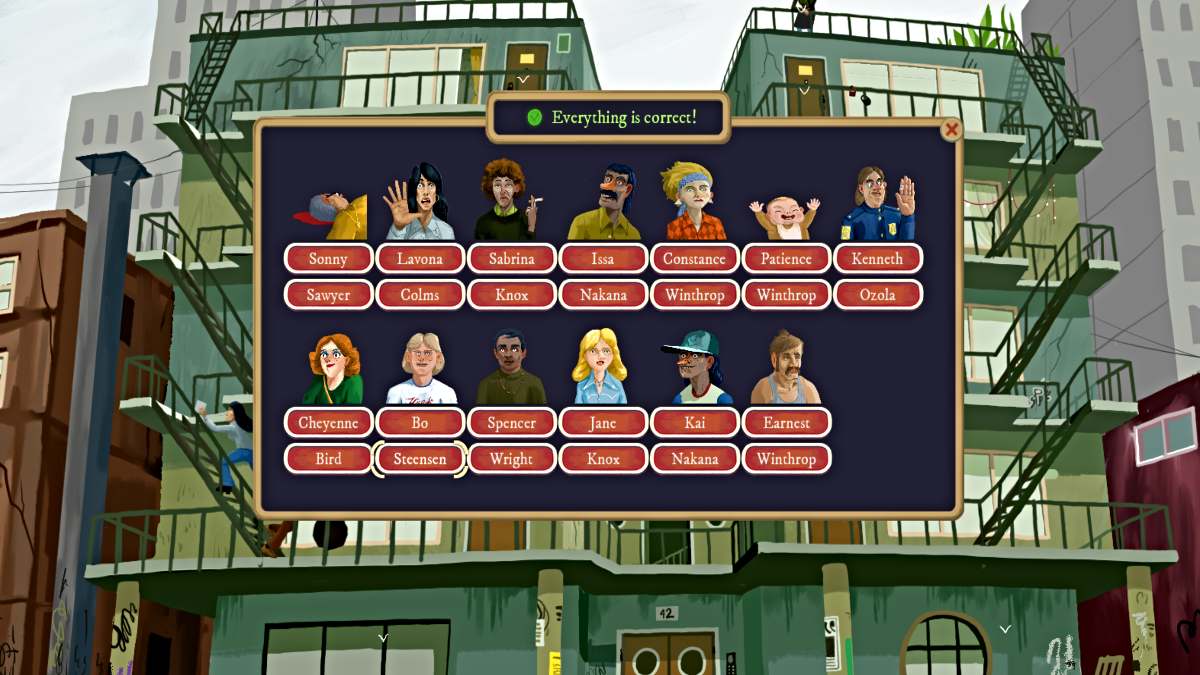The height and width of the screenshot is (675, 1200).
Task: Pick the Constance name button
Action: (x=695, y=259)
